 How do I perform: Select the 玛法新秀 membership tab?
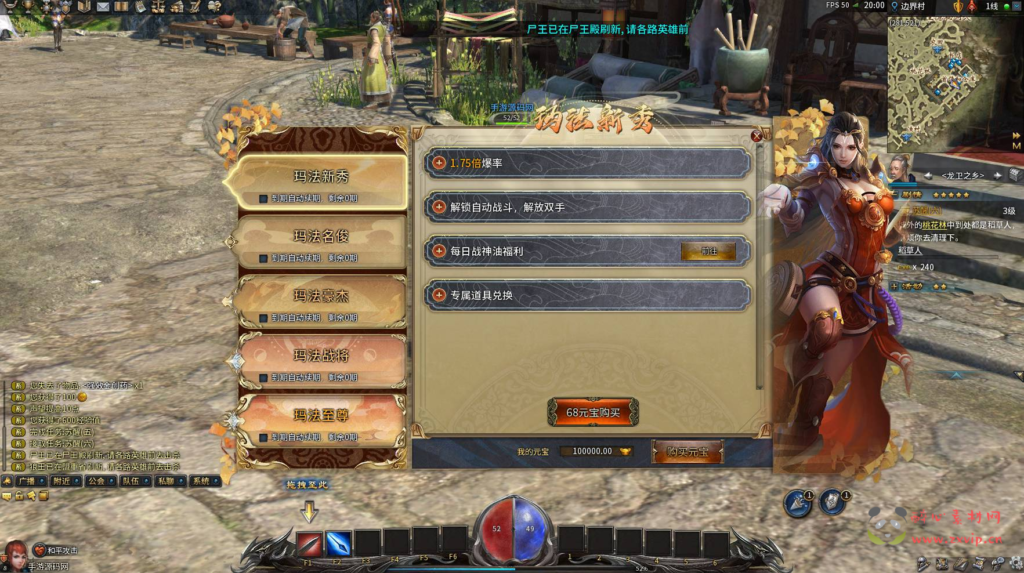point(320,177)
